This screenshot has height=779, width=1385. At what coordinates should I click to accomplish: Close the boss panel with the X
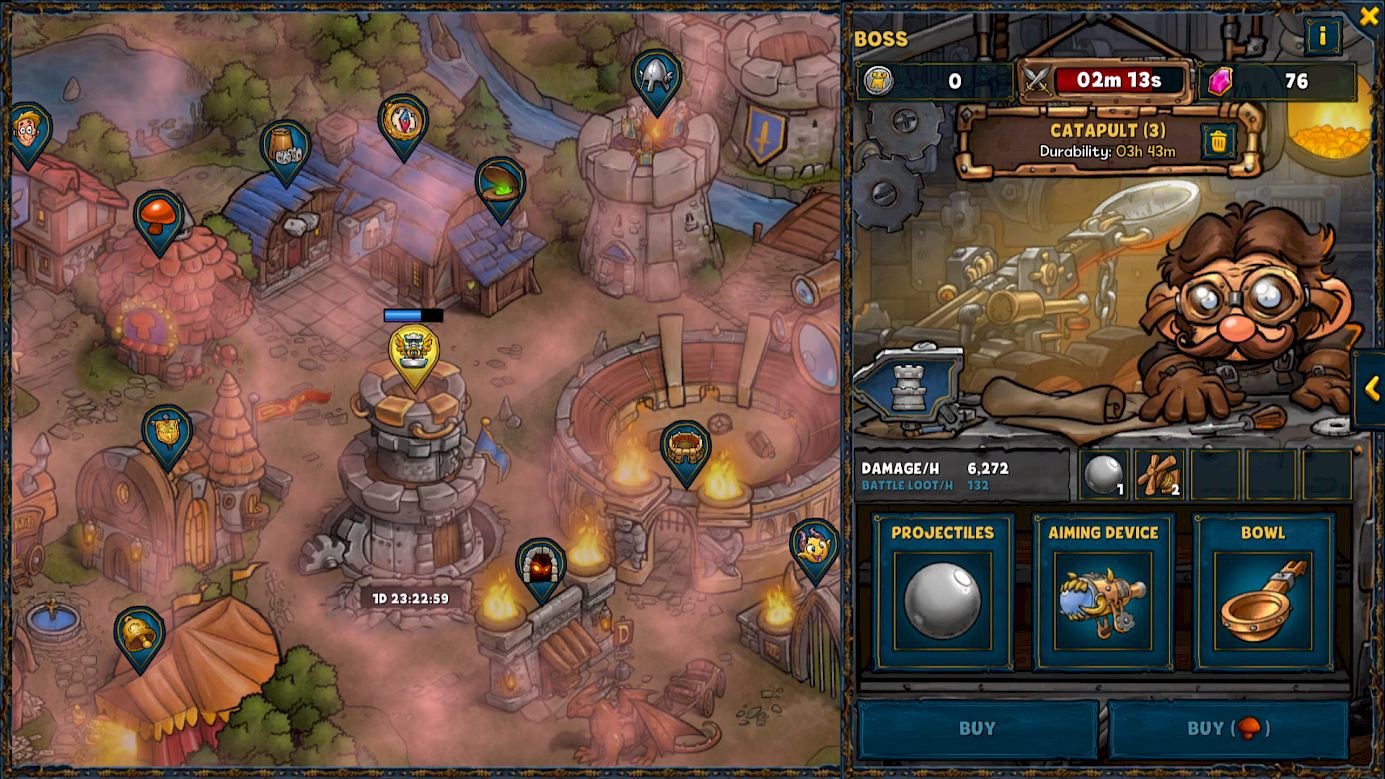click(1368, 16)
